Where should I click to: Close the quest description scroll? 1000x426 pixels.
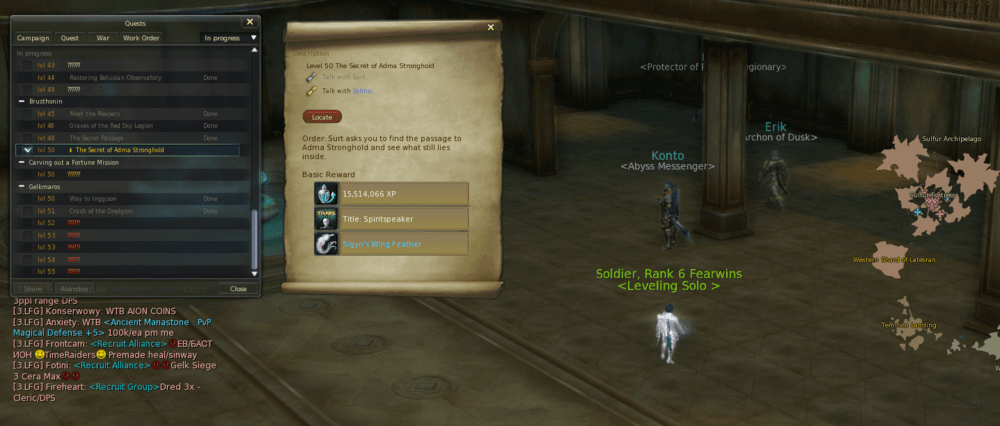coord(491,27)
